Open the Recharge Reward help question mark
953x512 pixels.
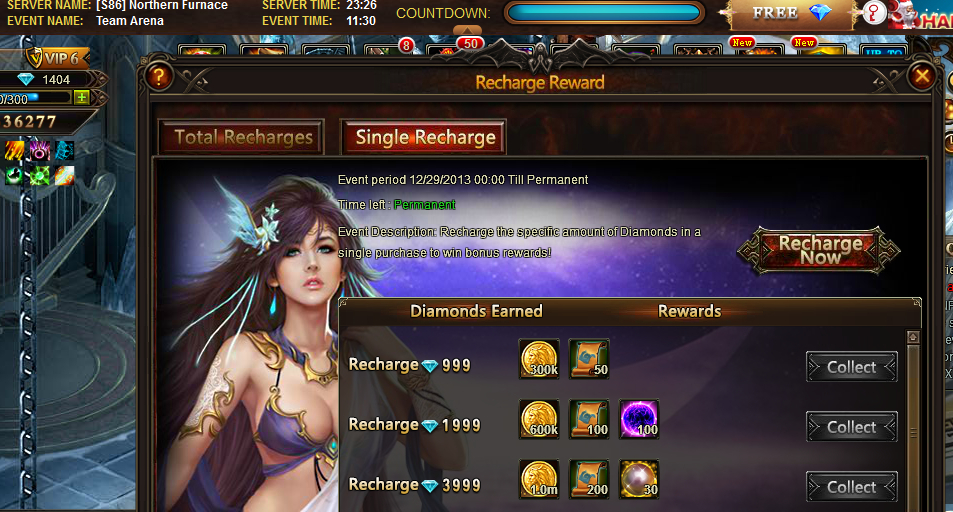pos(159,76)
